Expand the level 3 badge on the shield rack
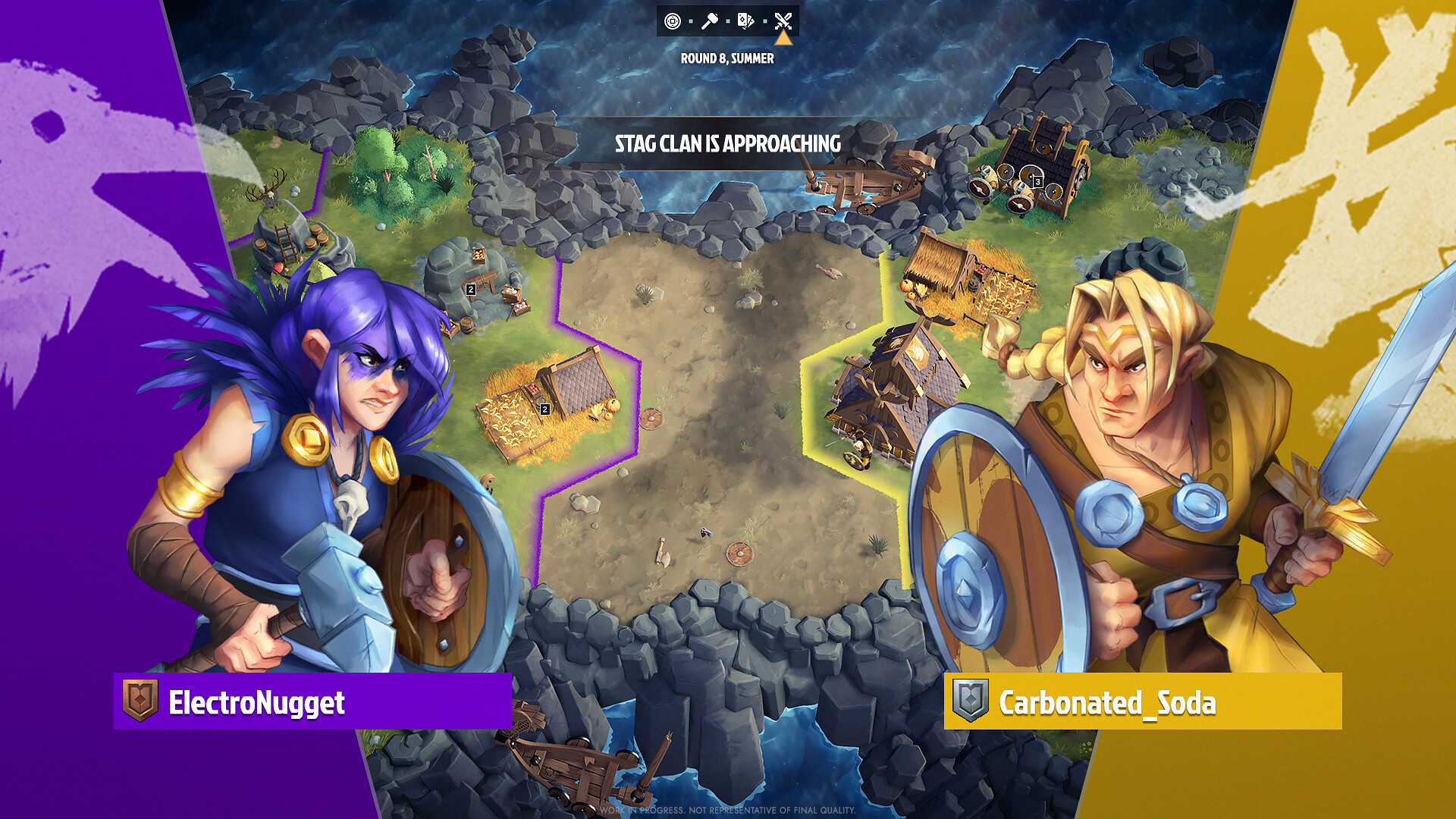 [x=1037, y=182]
